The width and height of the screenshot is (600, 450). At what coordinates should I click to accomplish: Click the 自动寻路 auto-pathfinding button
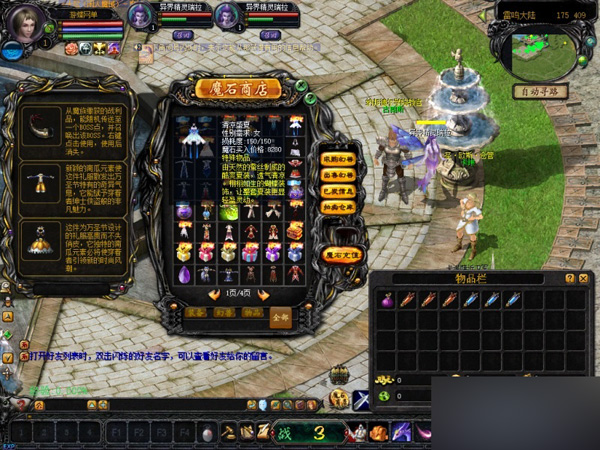click(x=541, y=91)
